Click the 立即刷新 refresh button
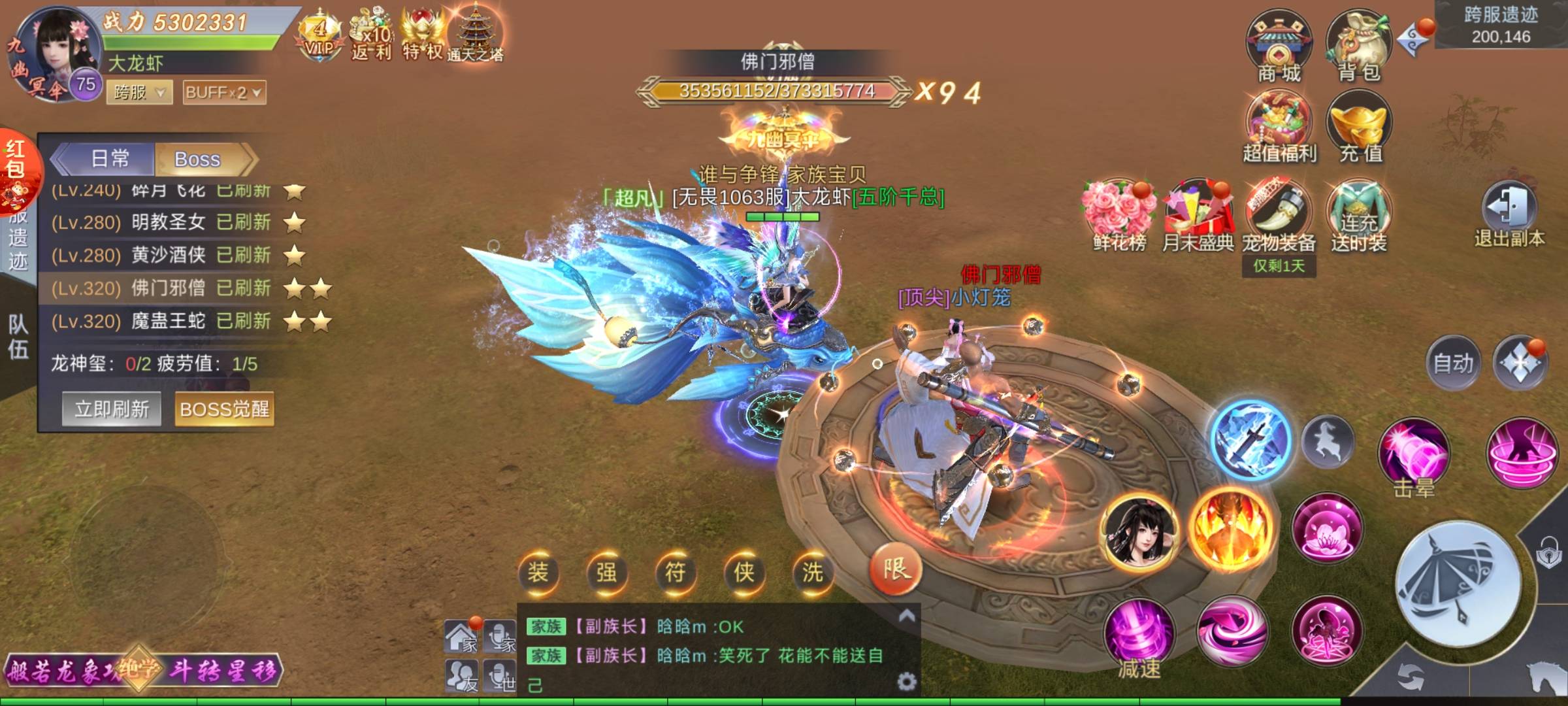Viewport: 1568px width, 706px height. pyautogui.click(x=112, y=409)
